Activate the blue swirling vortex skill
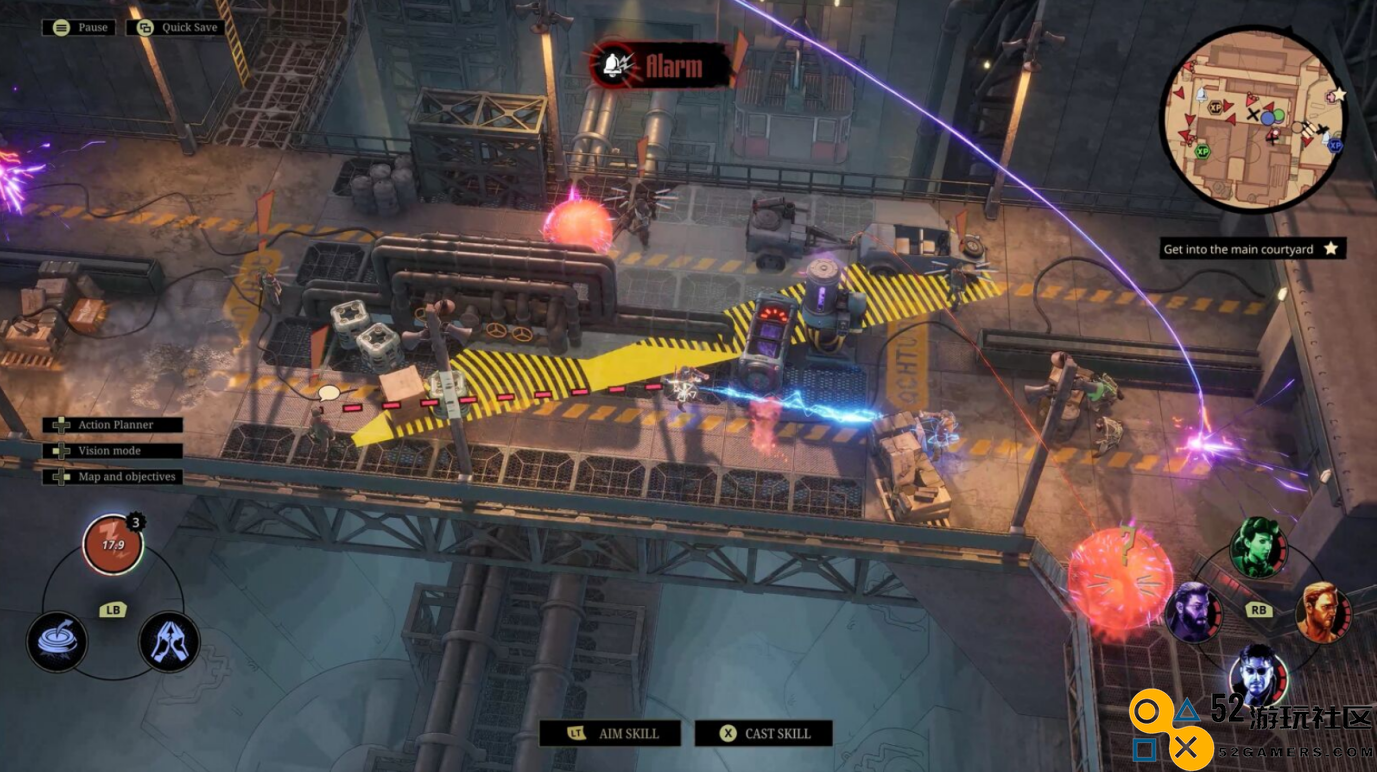Viewport: 1377px width, 772px height. click(x=57, y=641)
